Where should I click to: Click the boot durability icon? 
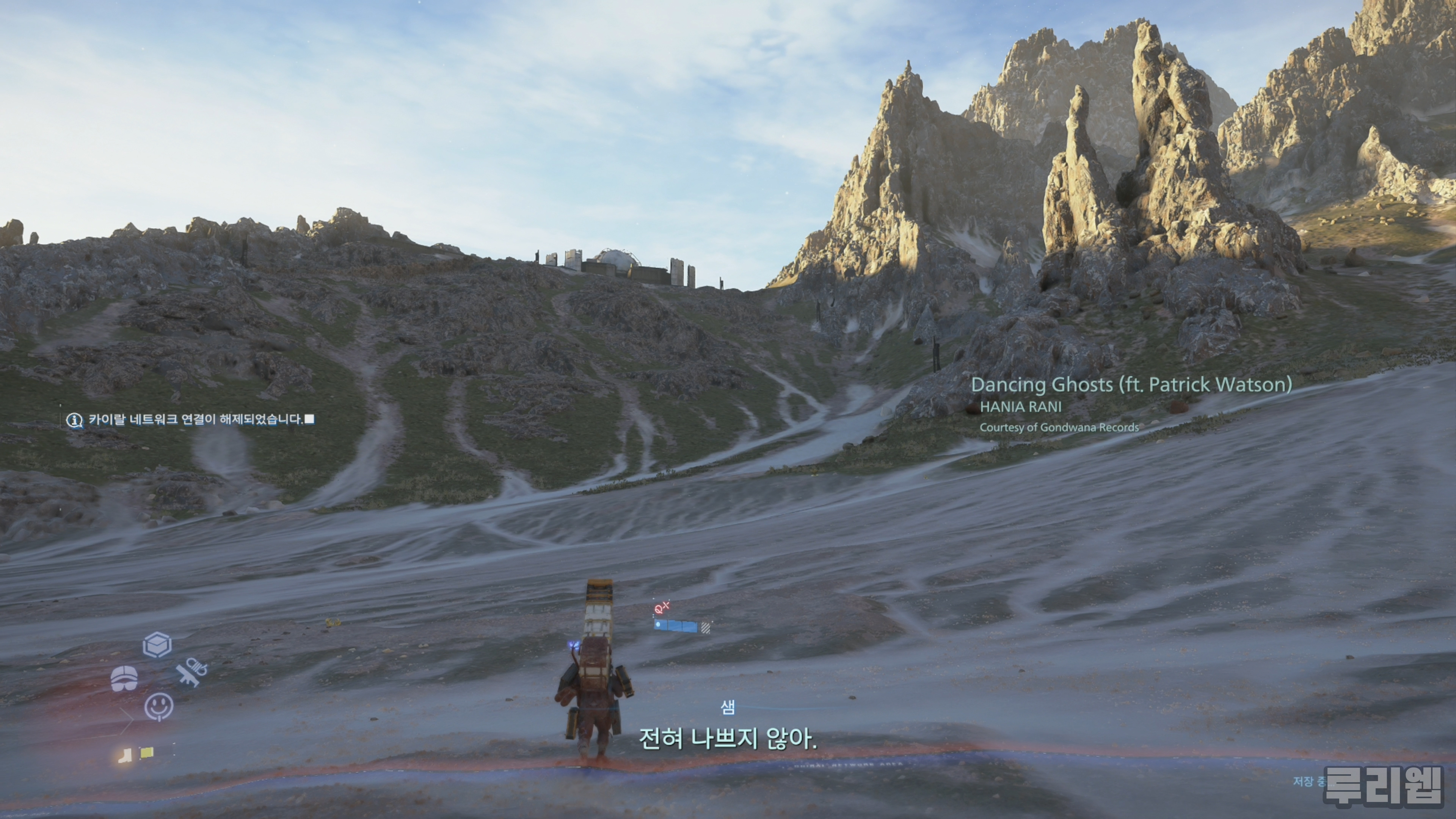click(125, 755)
